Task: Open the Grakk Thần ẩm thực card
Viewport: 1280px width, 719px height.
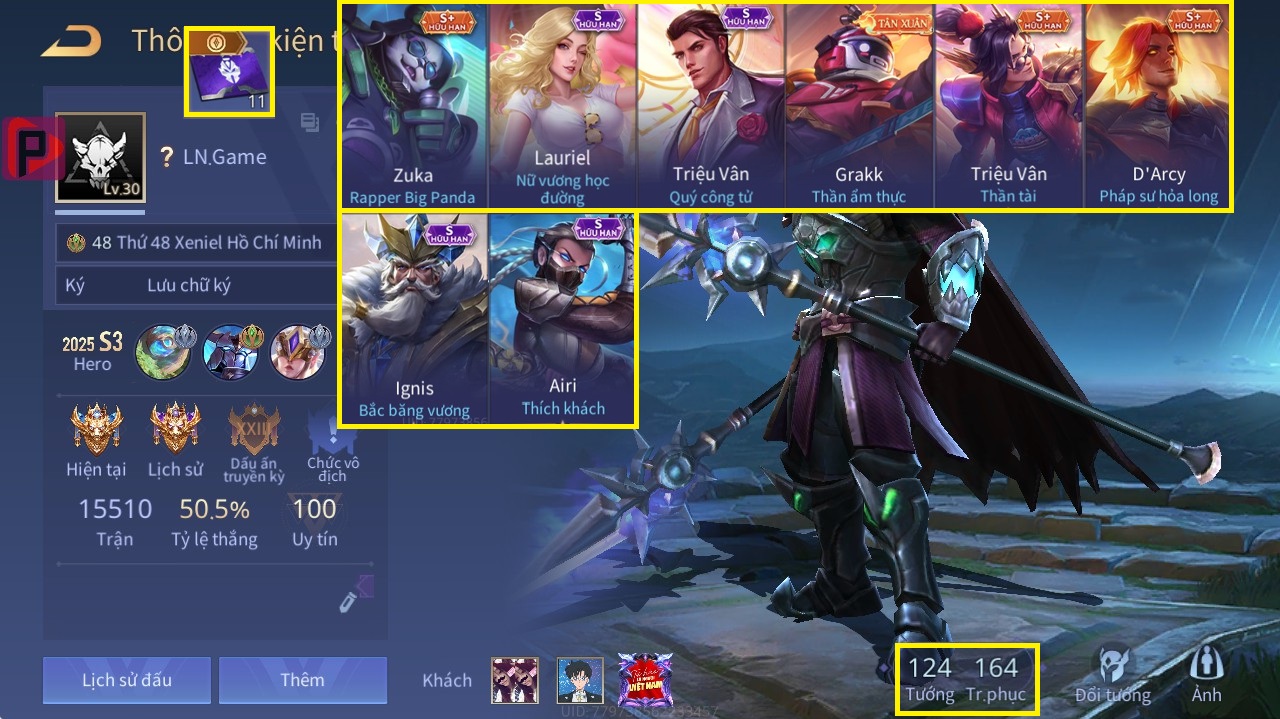Action: [860, 105]
